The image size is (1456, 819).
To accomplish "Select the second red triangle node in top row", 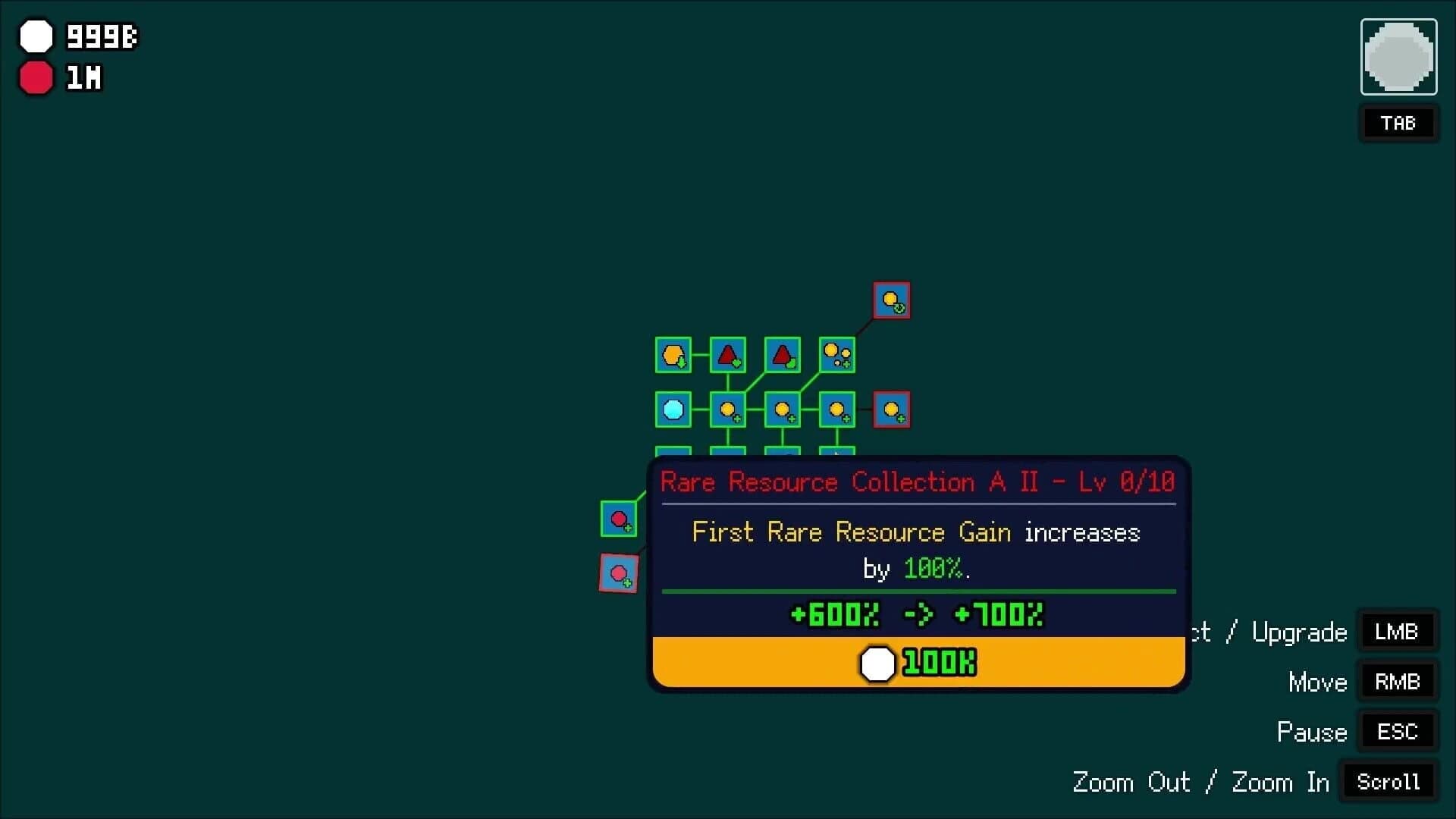I will point(783,354).
